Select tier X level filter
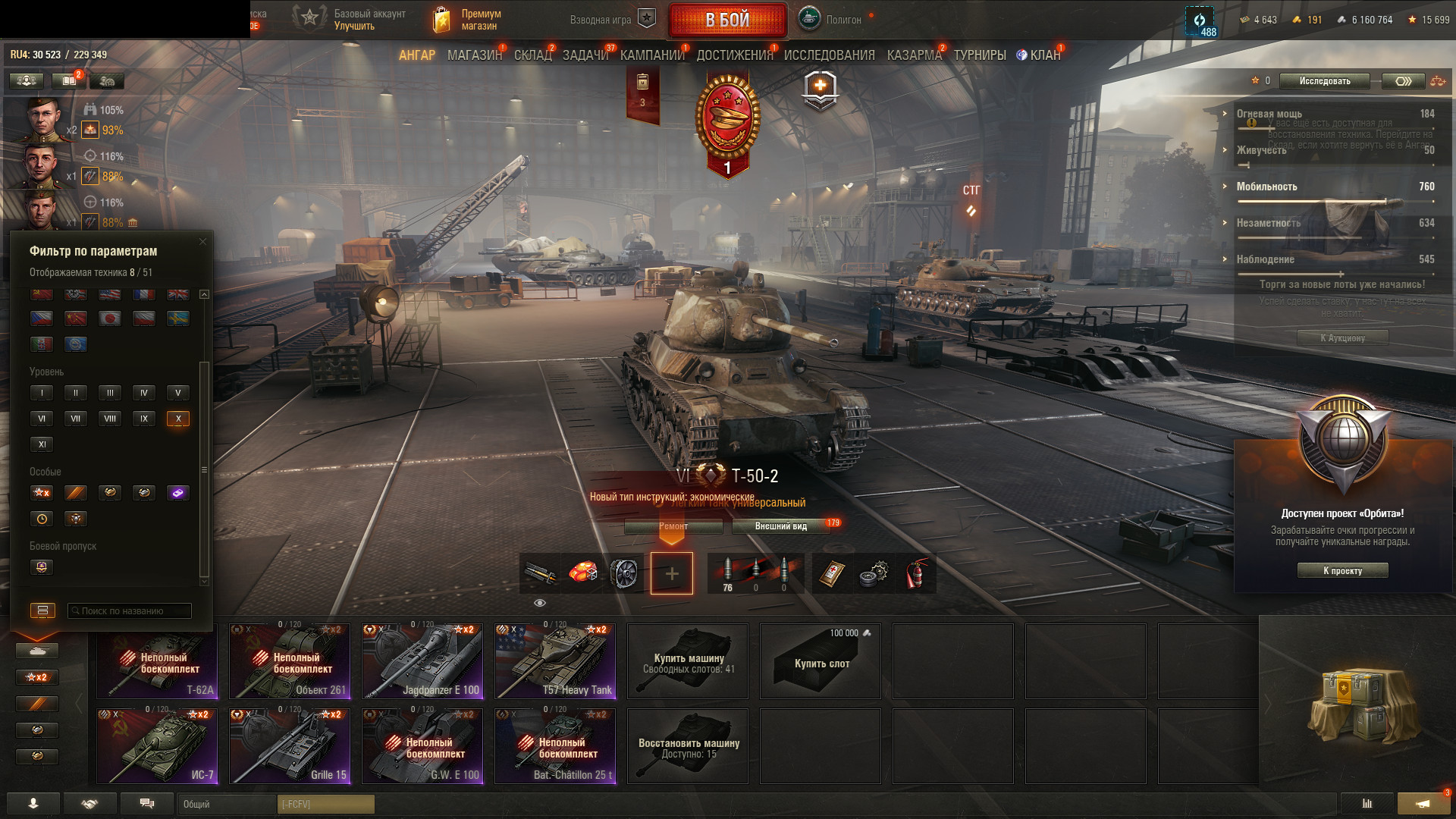The height and width of the screenshot is (819, 1456). tap(178, 419)
